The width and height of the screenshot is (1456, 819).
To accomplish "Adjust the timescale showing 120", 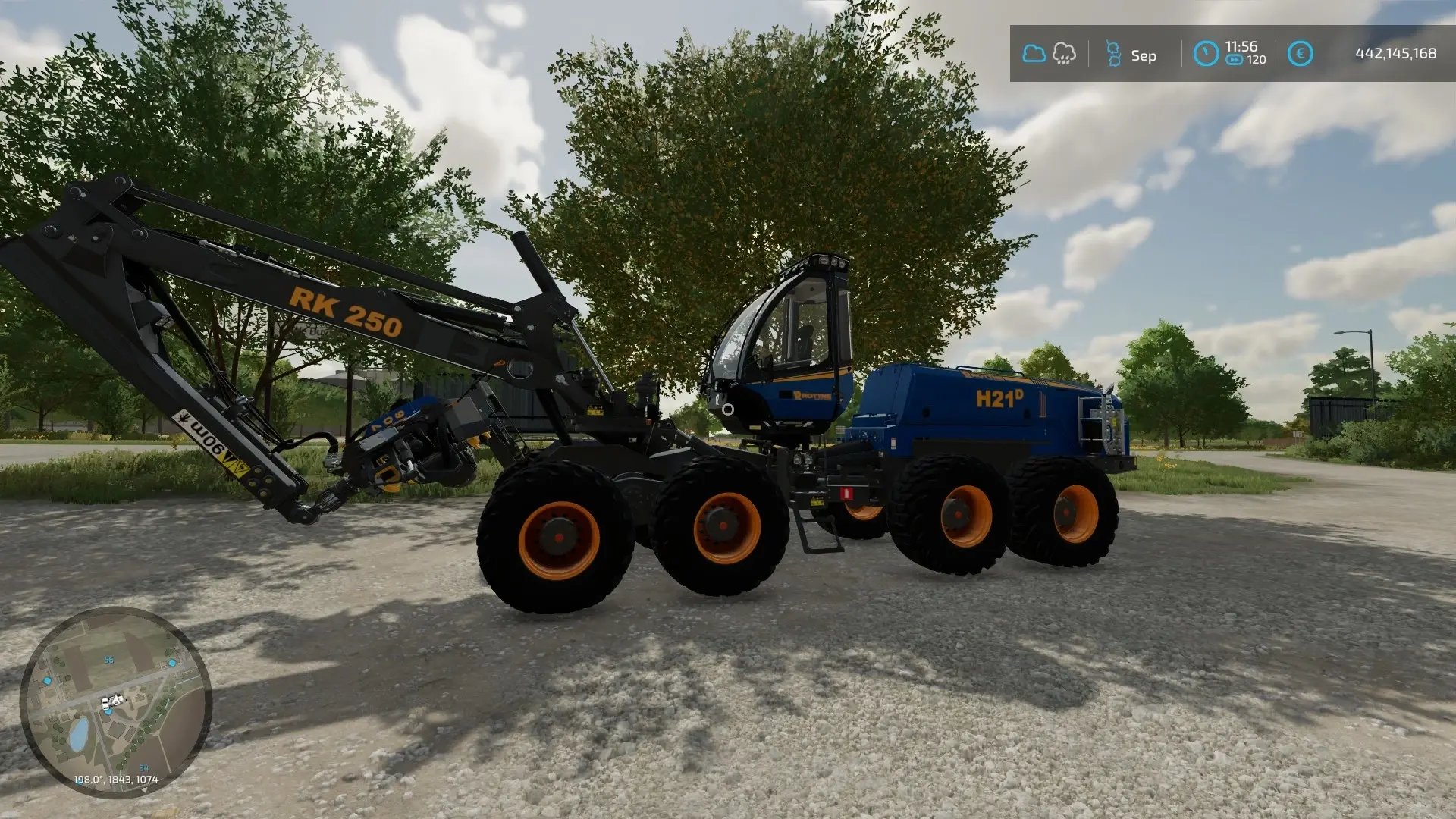I will click(x=1256, y=59).
